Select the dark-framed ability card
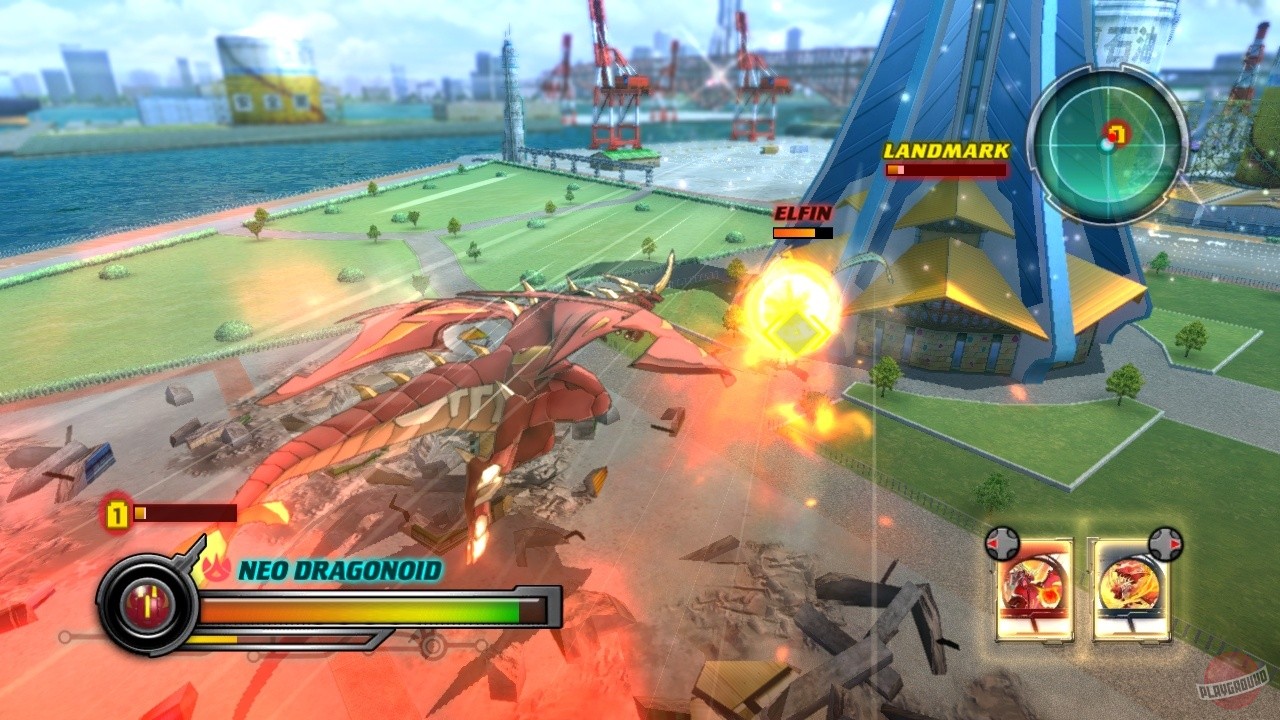 (1131, 590)
